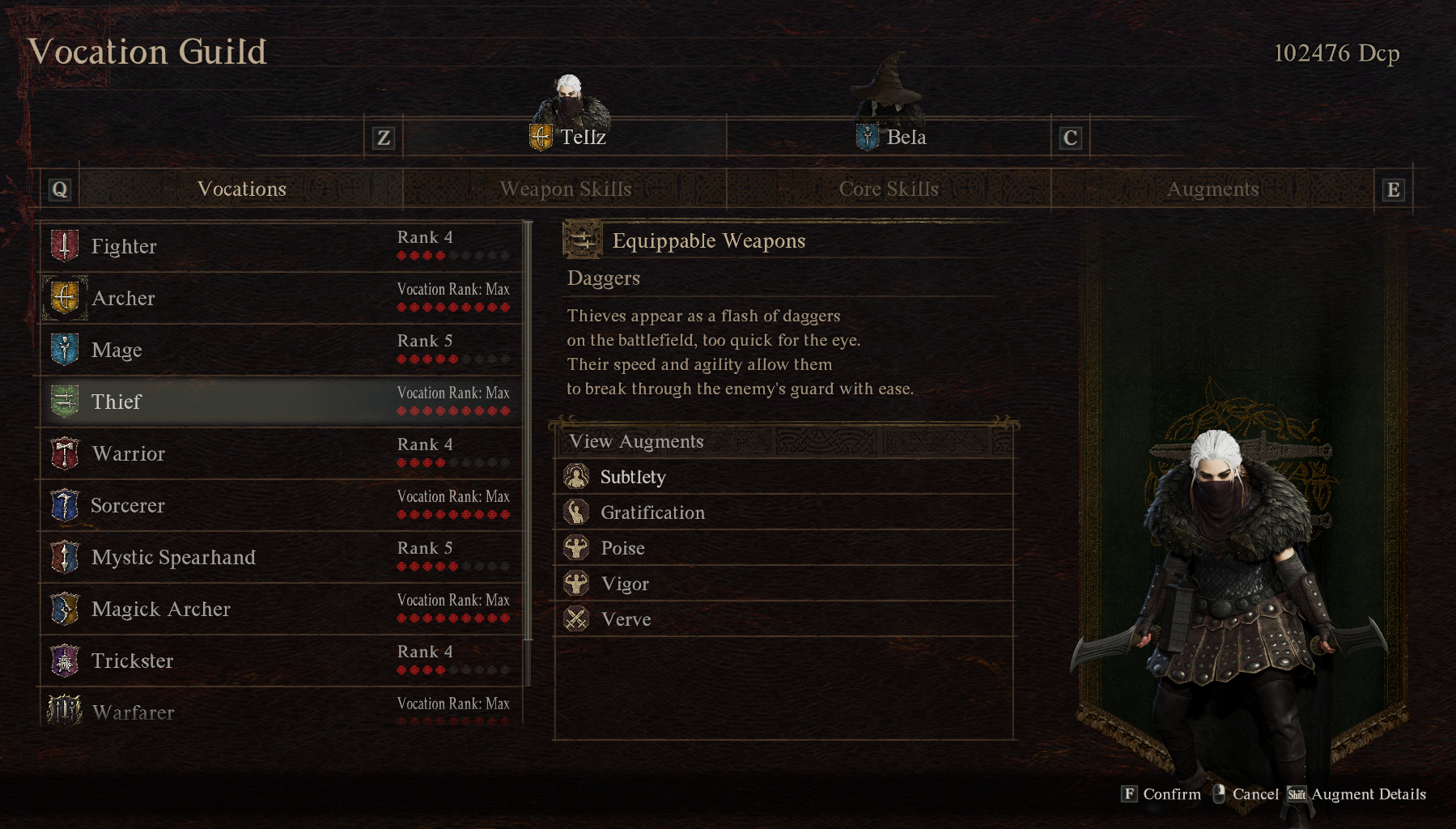Open the Core Skills tab
This screenshot has height=829, width=1456.
tap(889, 189)
